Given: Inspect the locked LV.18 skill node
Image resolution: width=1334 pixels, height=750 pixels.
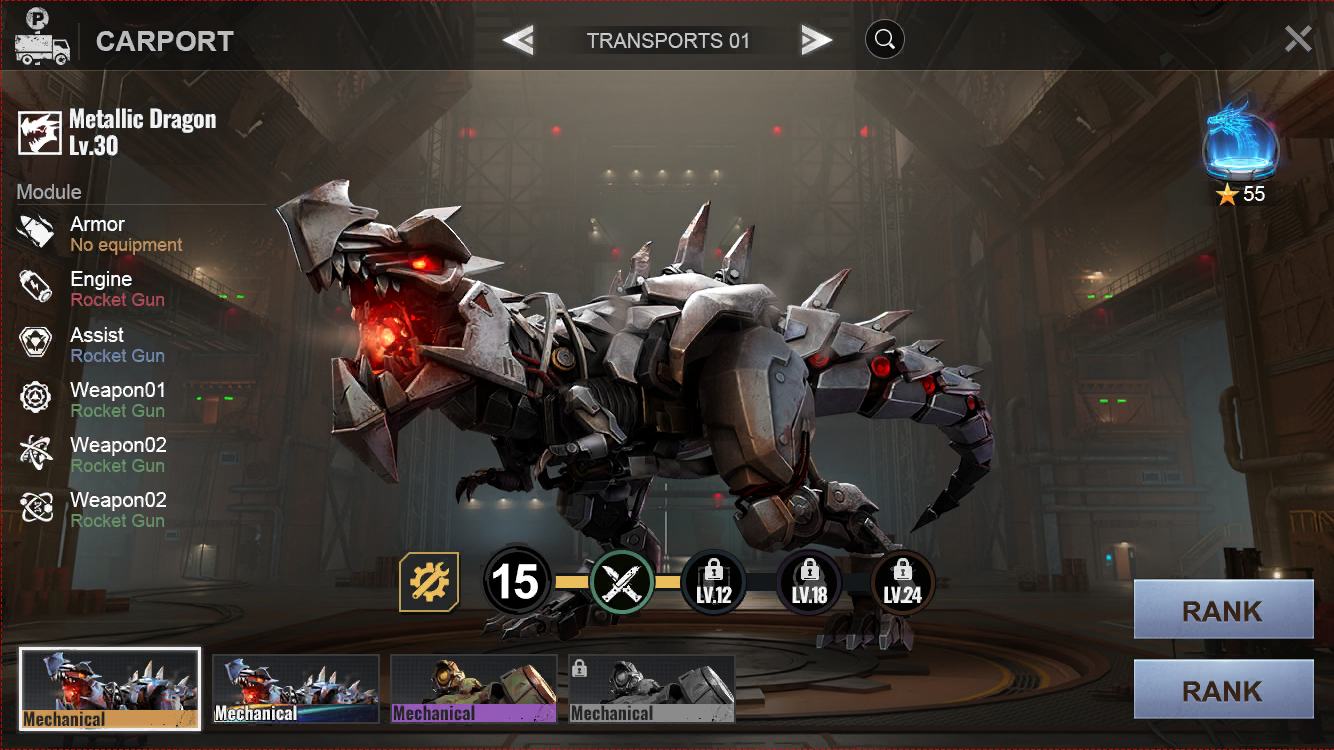Looking at the screenshot, I should coord(809,582).
